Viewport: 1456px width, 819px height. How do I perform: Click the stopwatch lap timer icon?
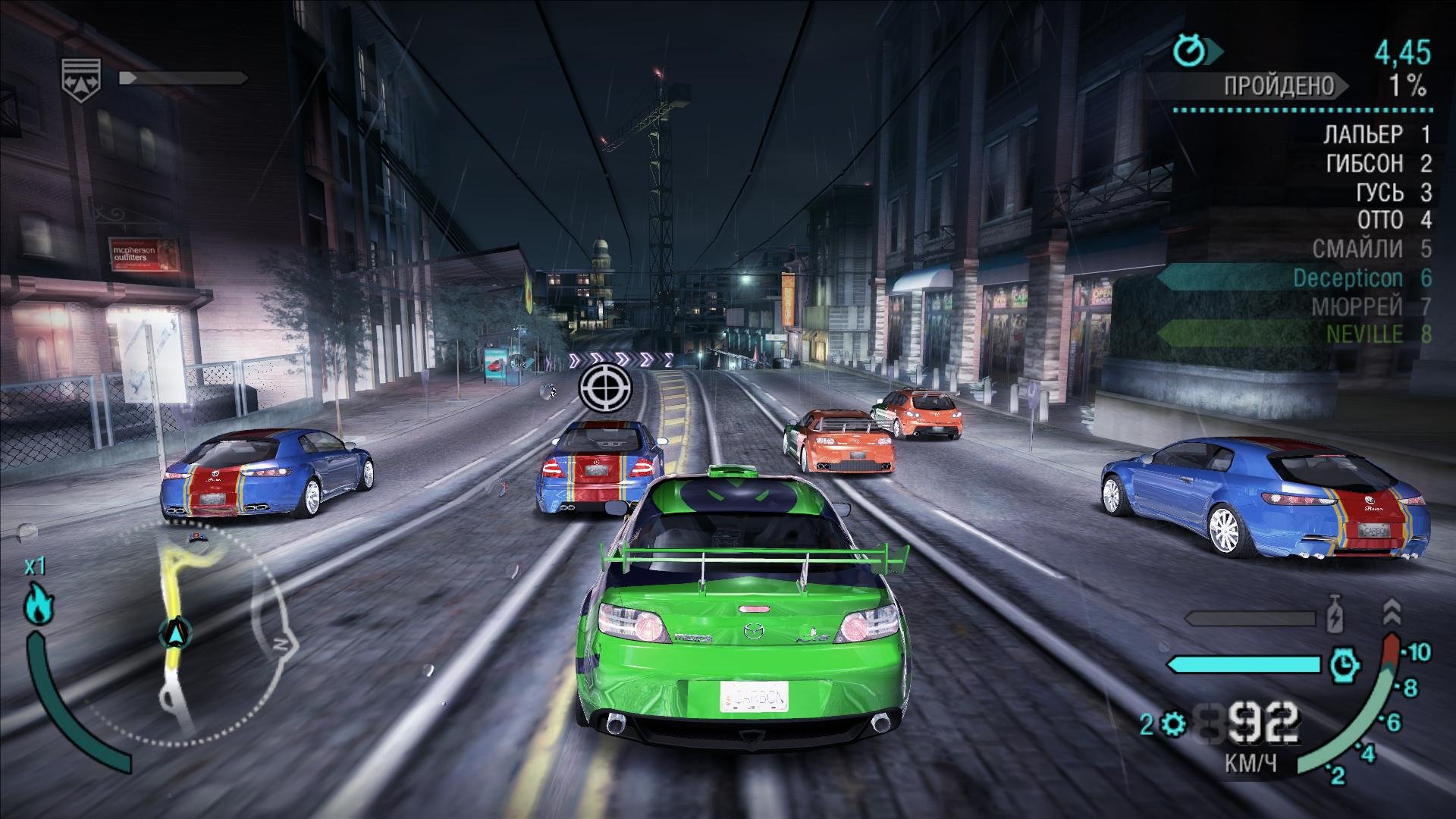1189,51
